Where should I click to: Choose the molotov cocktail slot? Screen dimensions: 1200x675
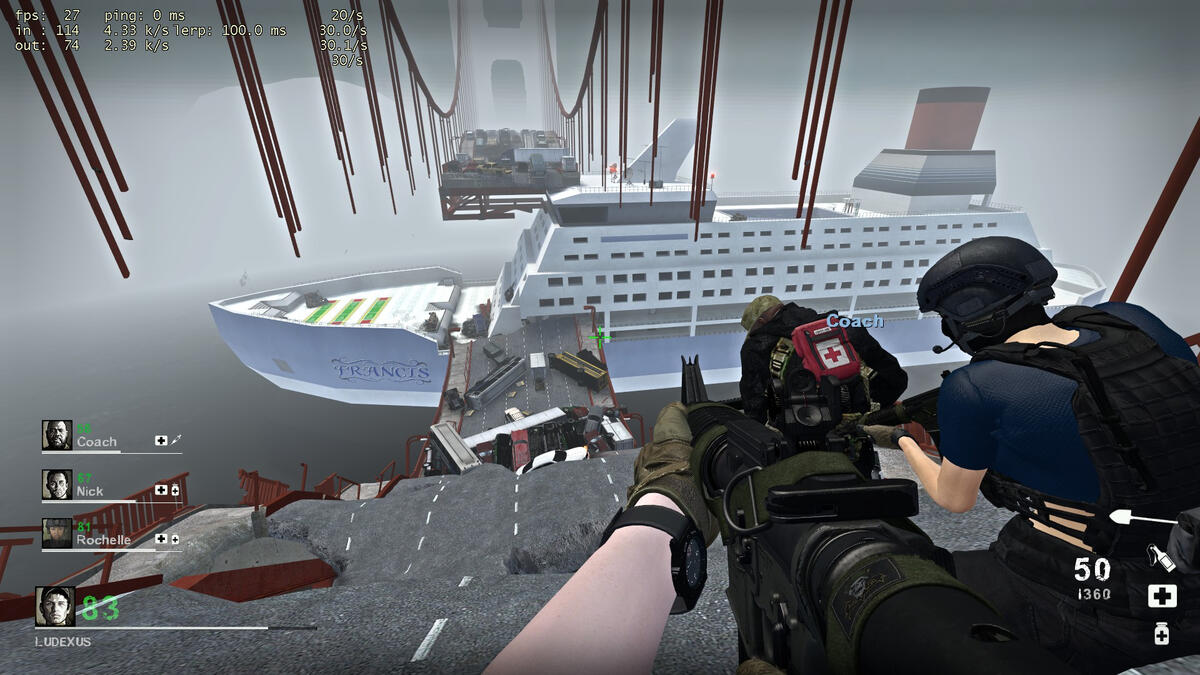[x=1160, y=557]
